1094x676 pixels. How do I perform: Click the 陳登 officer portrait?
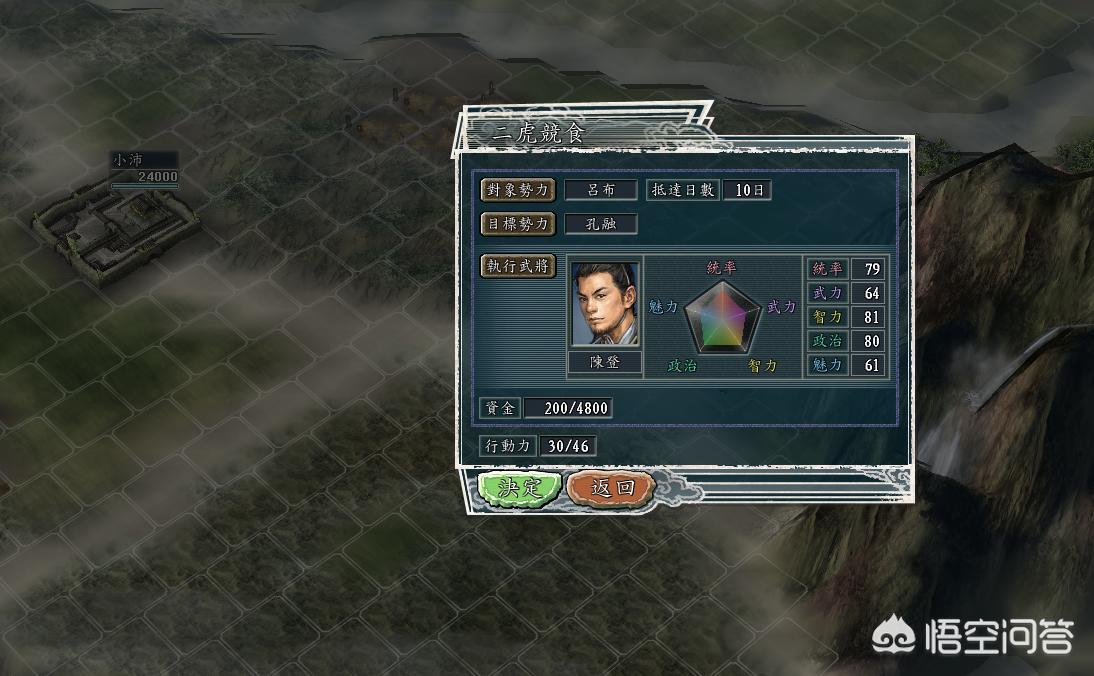pos(605,304)
